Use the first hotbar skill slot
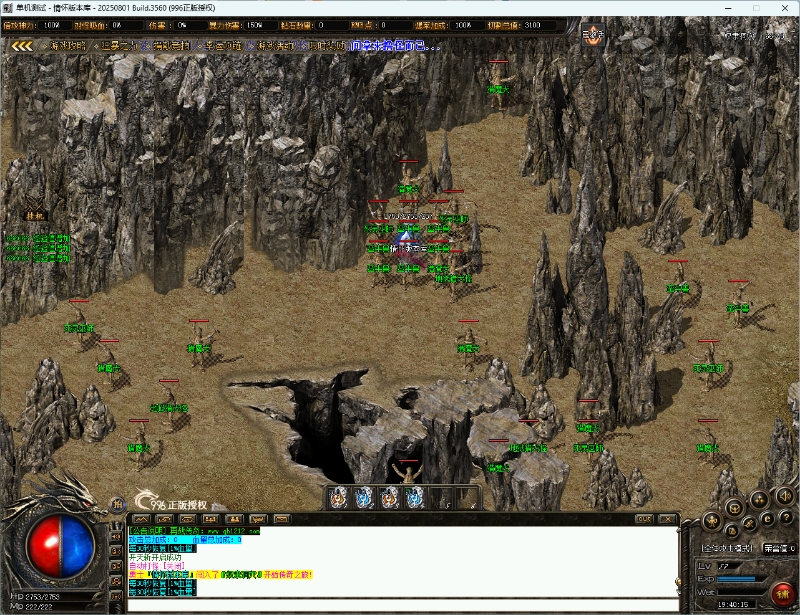Viewport: 800px width, 615px height. 338,496
